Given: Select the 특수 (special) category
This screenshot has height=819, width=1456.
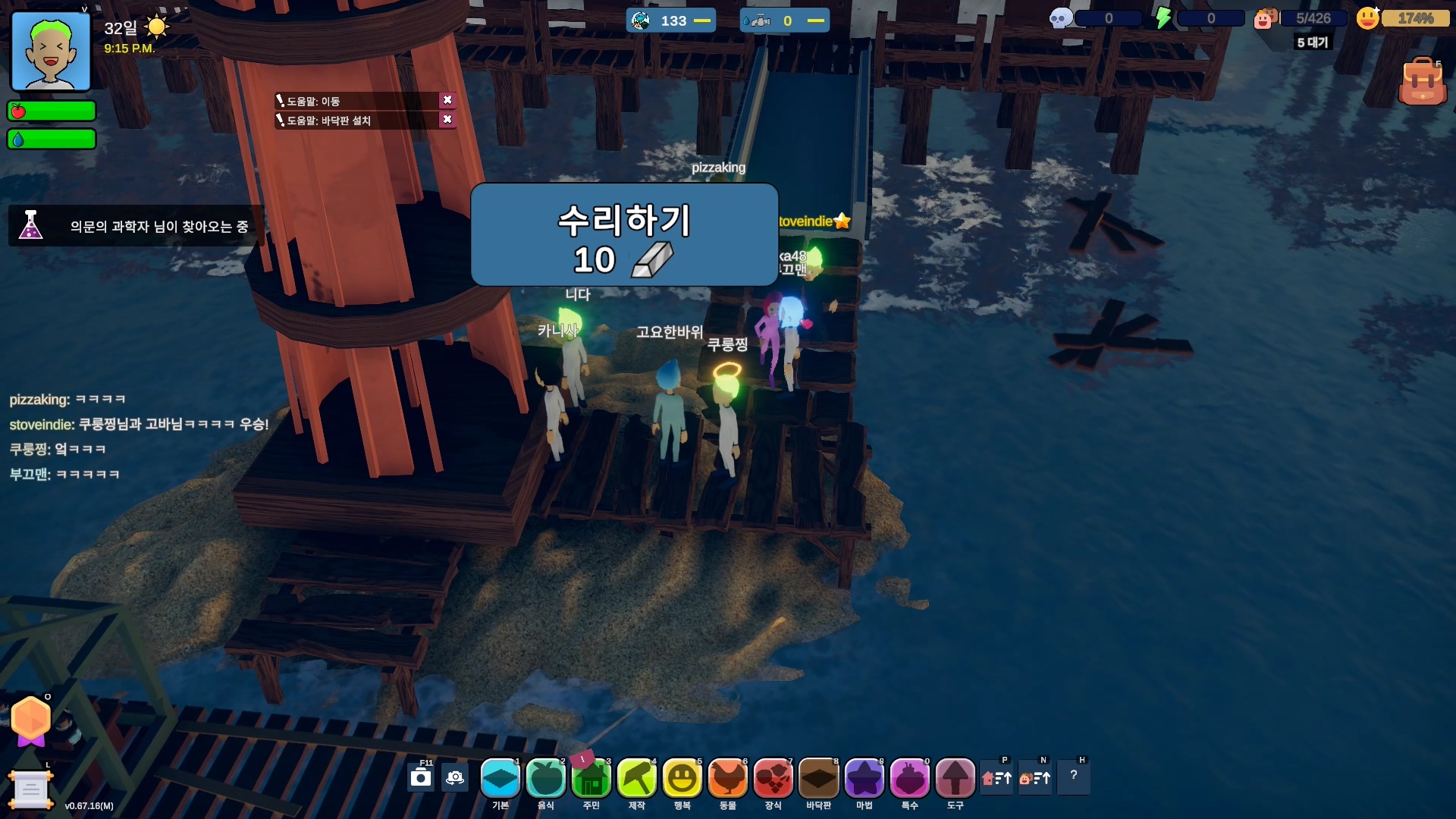Looking at the screenshot, I should click(x=910, y=778).
